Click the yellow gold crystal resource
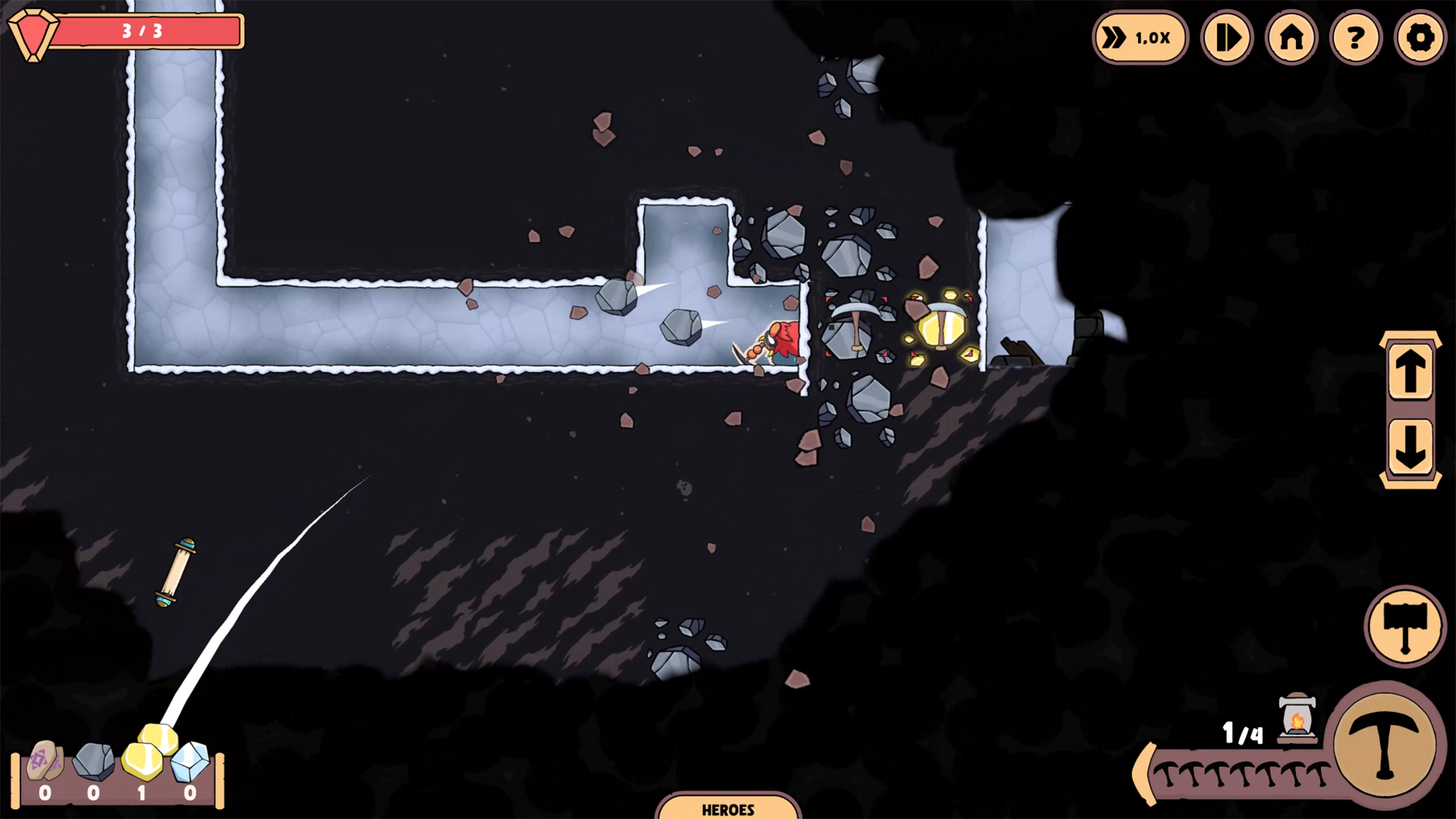1456x819 pixels. point(143,760)
